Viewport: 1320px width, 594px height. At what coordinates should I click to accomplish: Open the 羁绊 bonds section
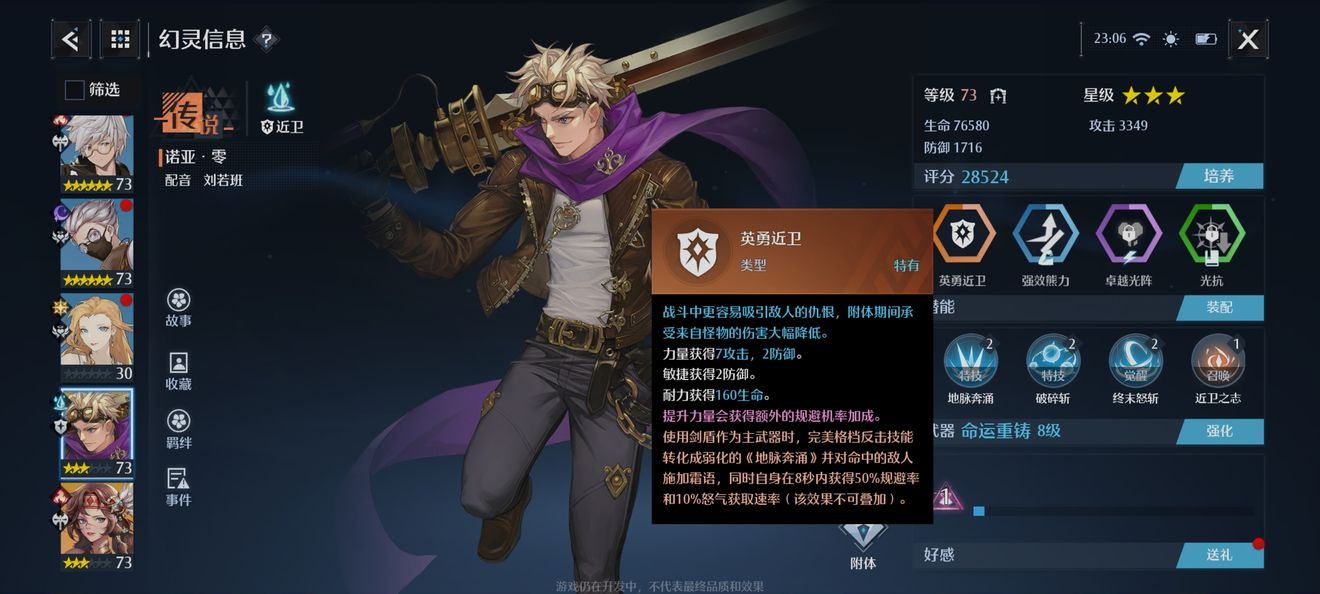[179, 430]
